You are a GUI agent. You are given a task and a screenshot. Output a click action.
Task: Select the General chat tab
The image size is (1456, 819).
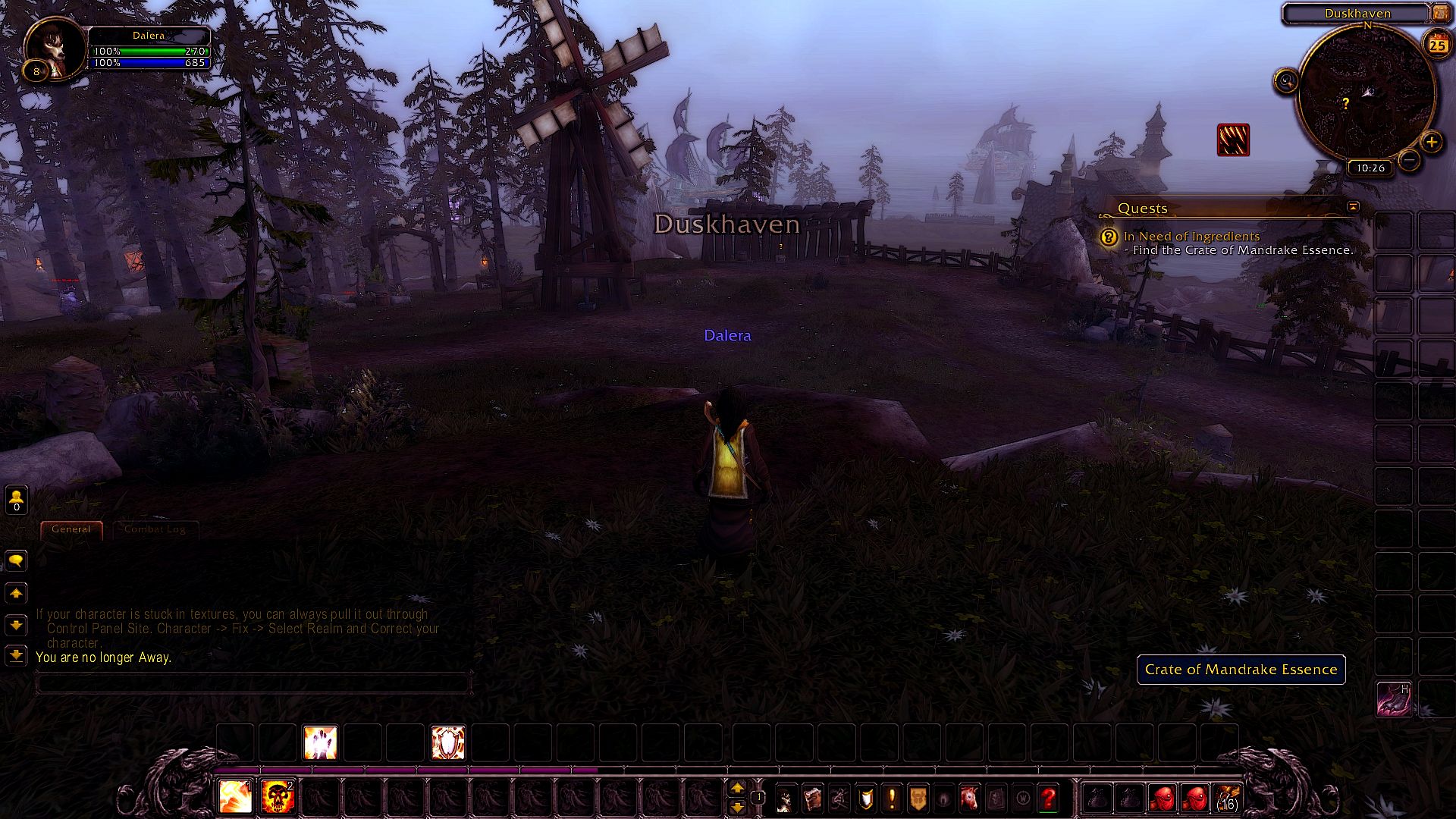click(x=71, y=529)
